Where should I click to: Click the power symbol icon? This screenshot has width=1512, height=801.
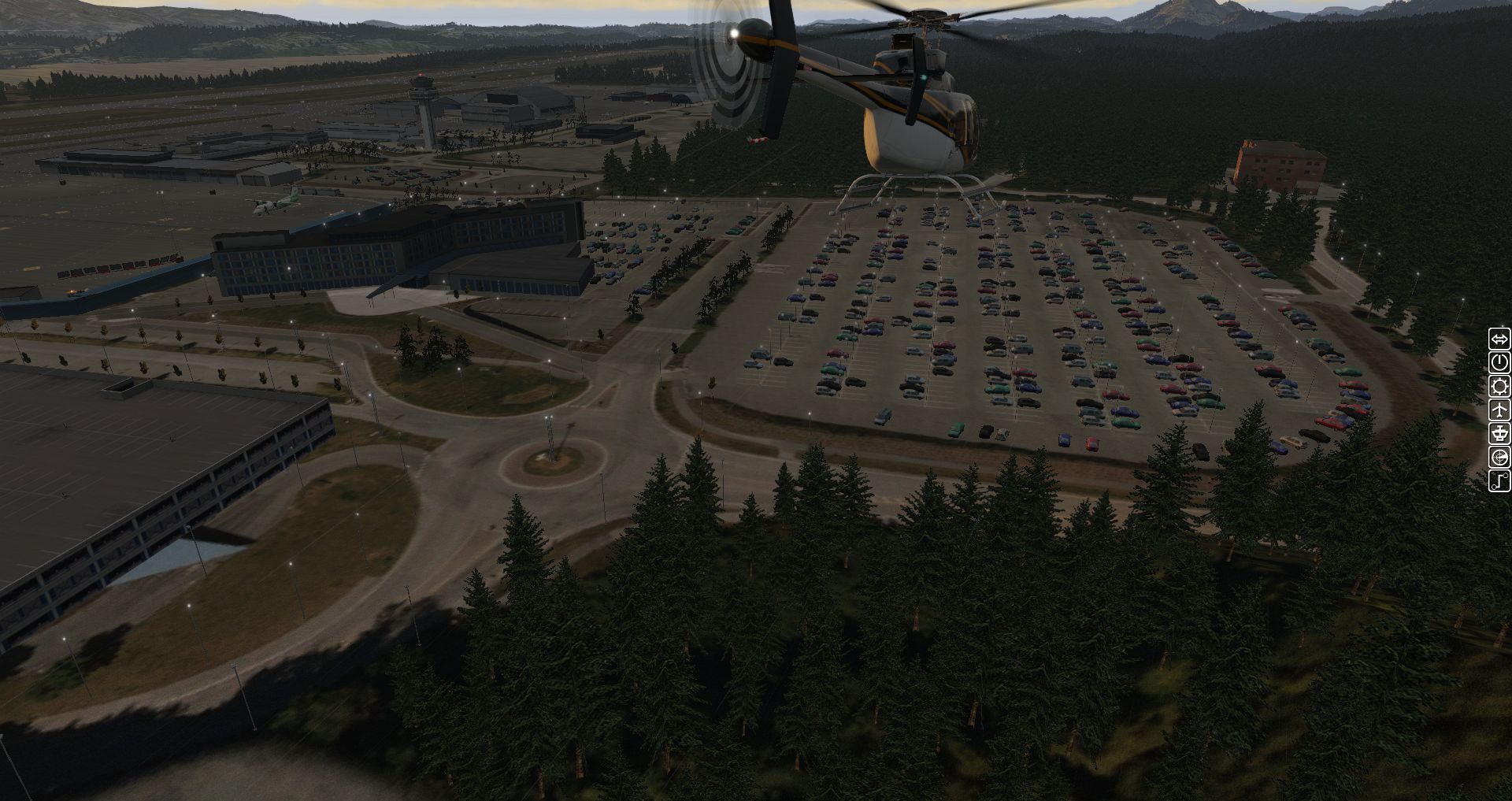pos(1499,362)
